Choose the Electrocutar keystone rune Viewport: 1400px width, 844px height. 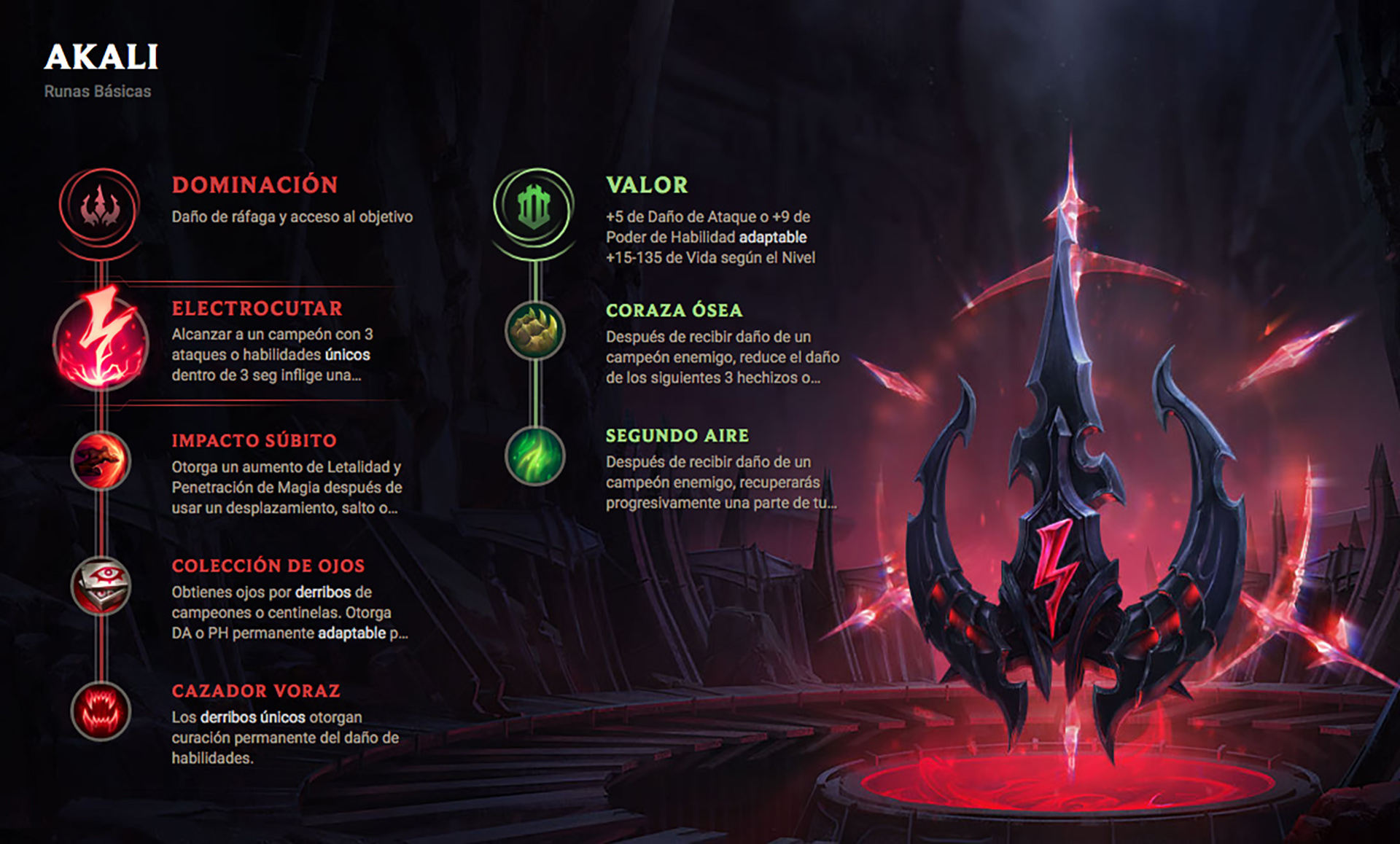[x=101, y=341]
